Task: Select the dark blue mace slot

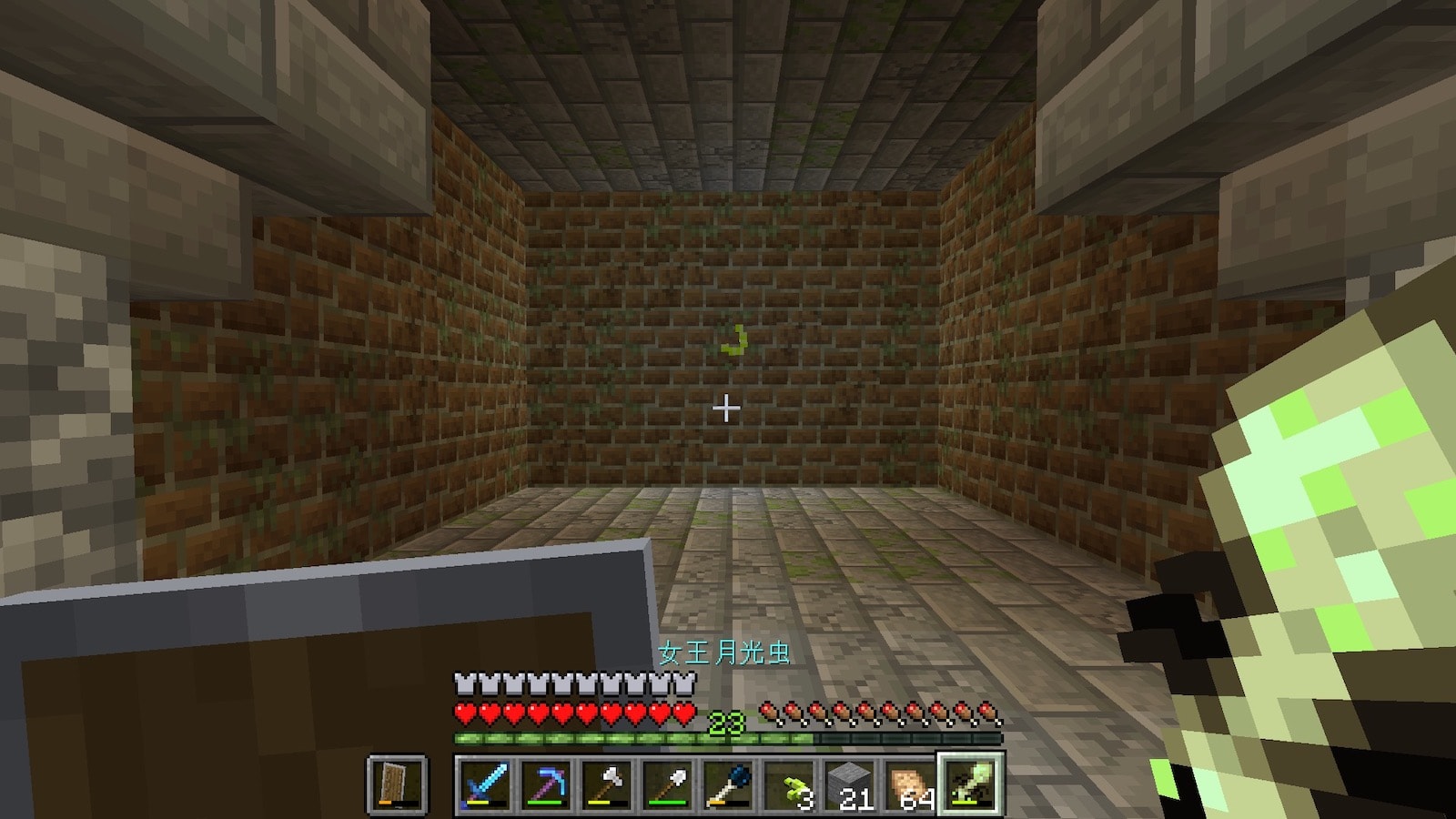Action: click(x=728, y=783)
